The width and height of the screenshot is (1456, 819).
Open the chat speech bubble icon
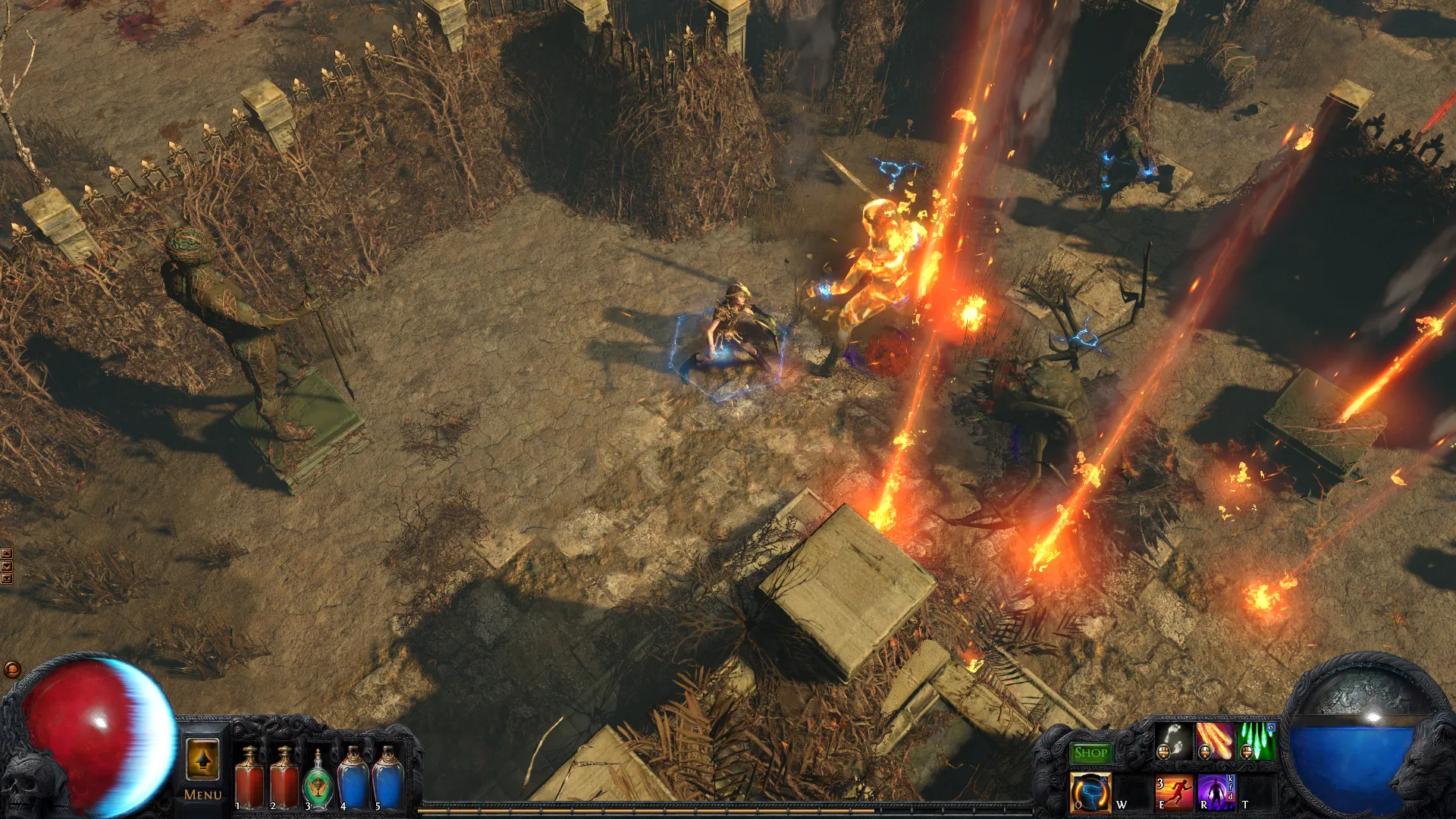point(12,670)
